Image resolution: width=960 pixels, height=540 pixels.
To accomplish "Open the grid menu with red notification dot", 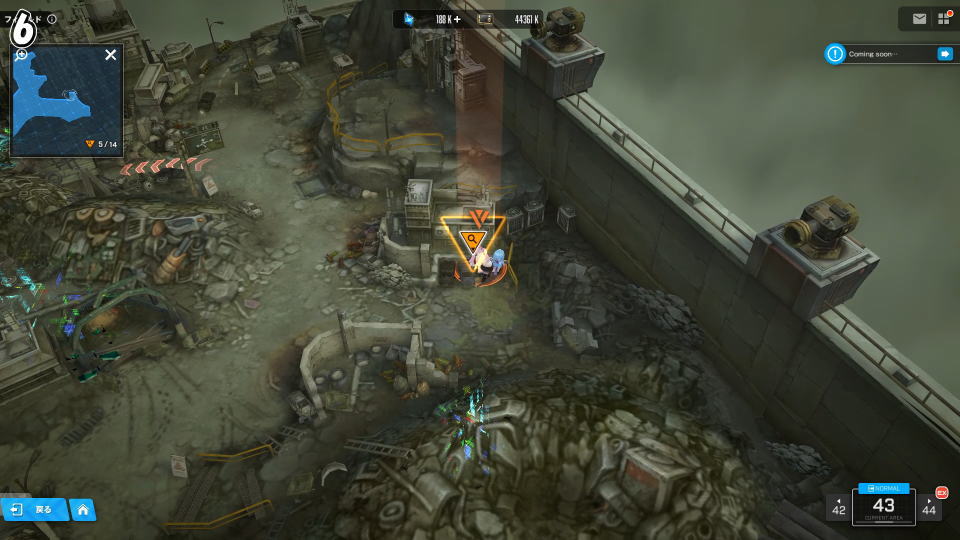I will coord(943,18).
